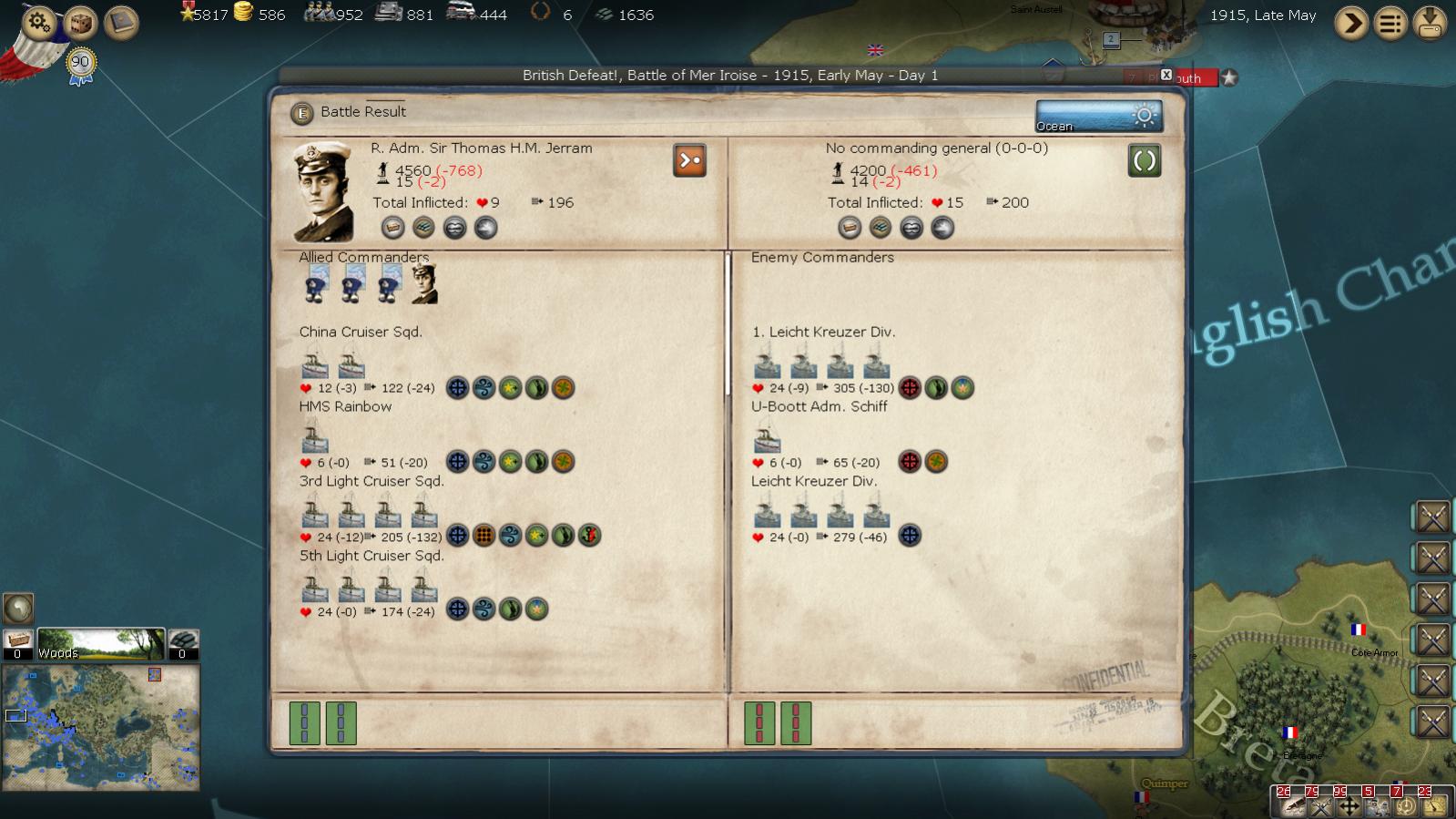Click the green defensive posture icon
The height and width of the screenshot is (819, 1456).
coord(1144,161)
